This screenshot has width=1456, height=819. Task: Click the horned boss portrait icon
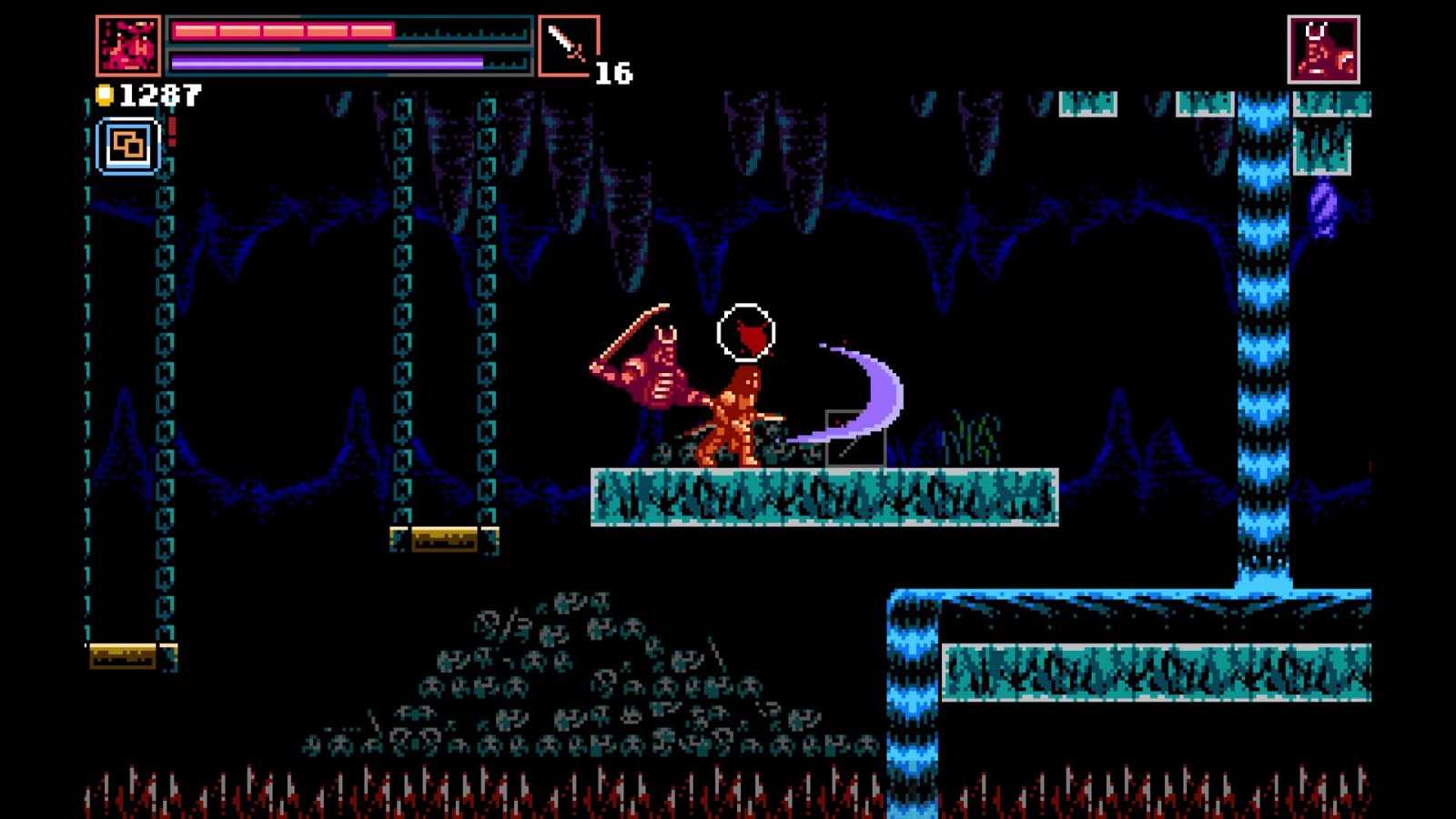(x=1323, y=49)
